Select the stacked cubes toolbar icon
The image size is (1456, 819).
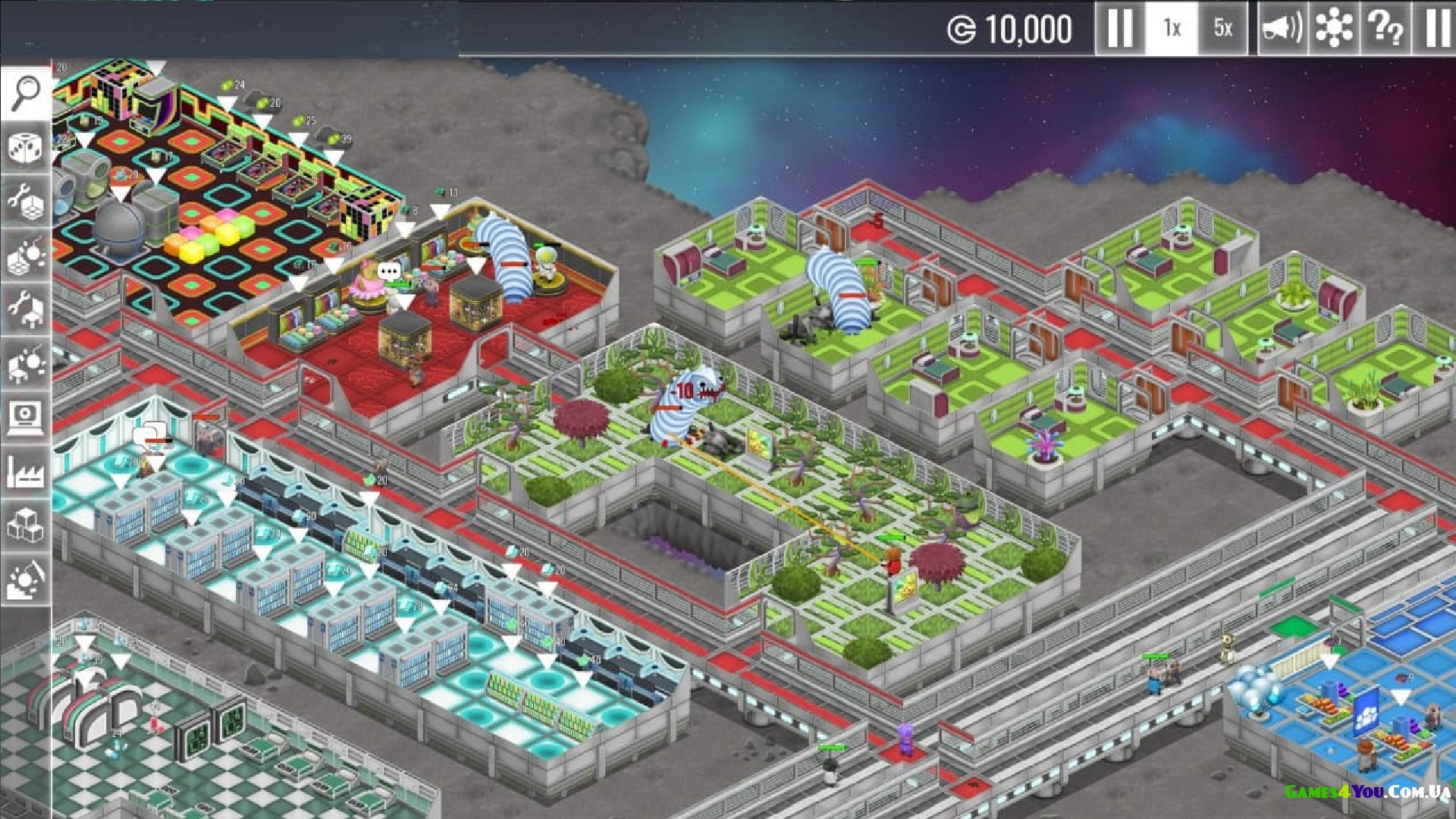coord(26,525)
